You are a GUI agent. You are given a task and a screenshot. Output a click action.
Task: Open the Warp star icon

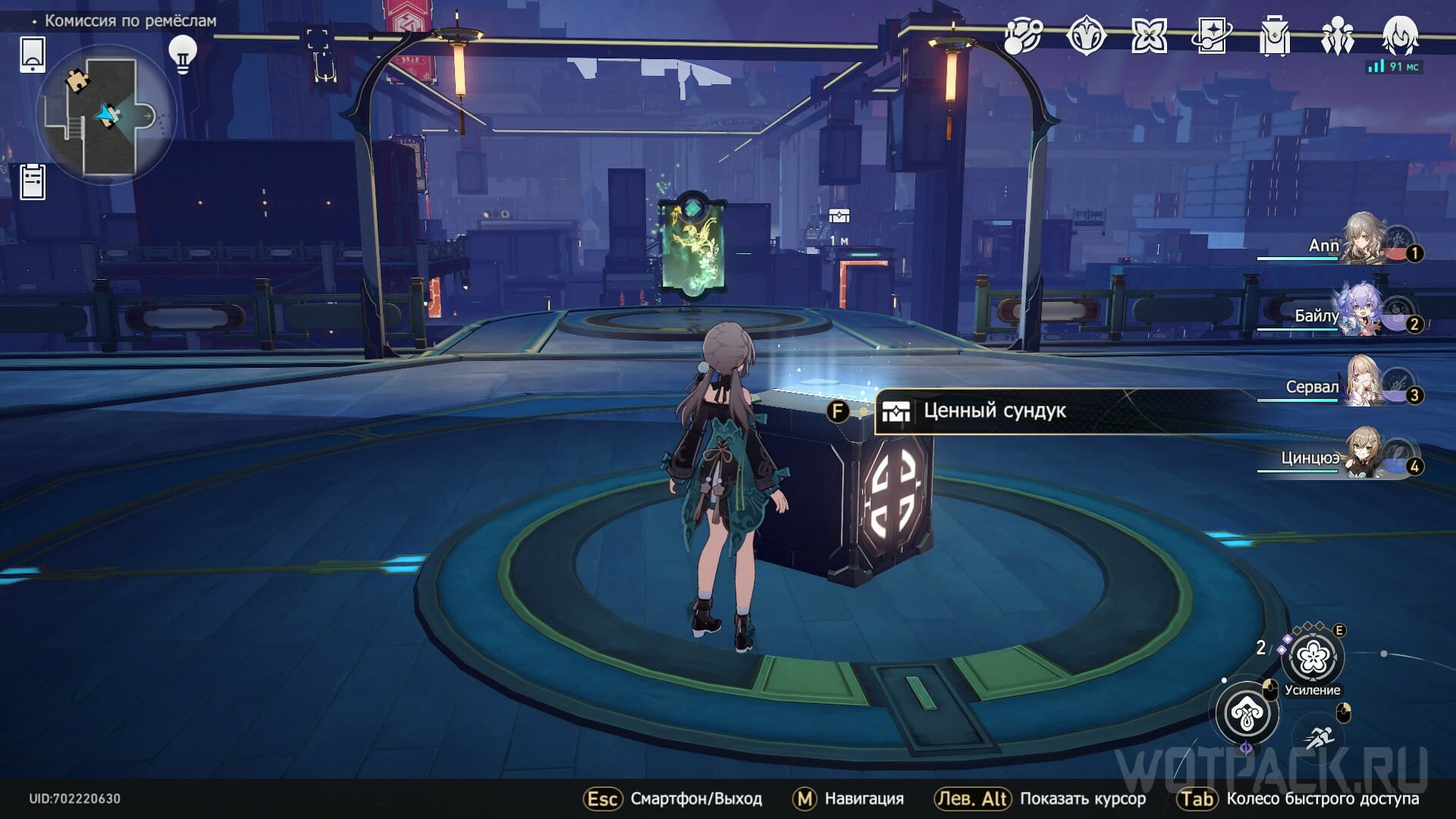pyautogui.click(x=1086, y=36)
